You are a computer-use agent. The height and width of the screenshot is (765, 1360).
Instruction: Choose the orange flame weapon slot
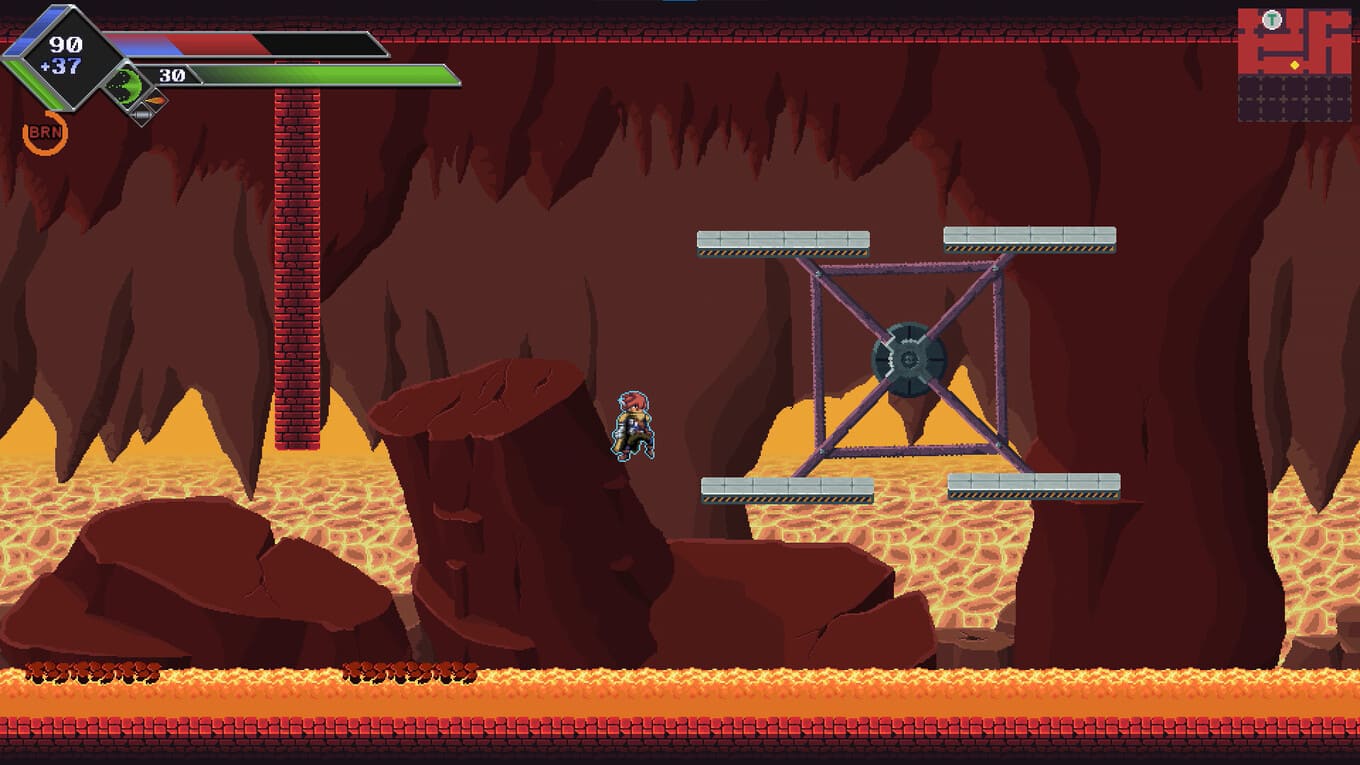(x=155, y=101)
